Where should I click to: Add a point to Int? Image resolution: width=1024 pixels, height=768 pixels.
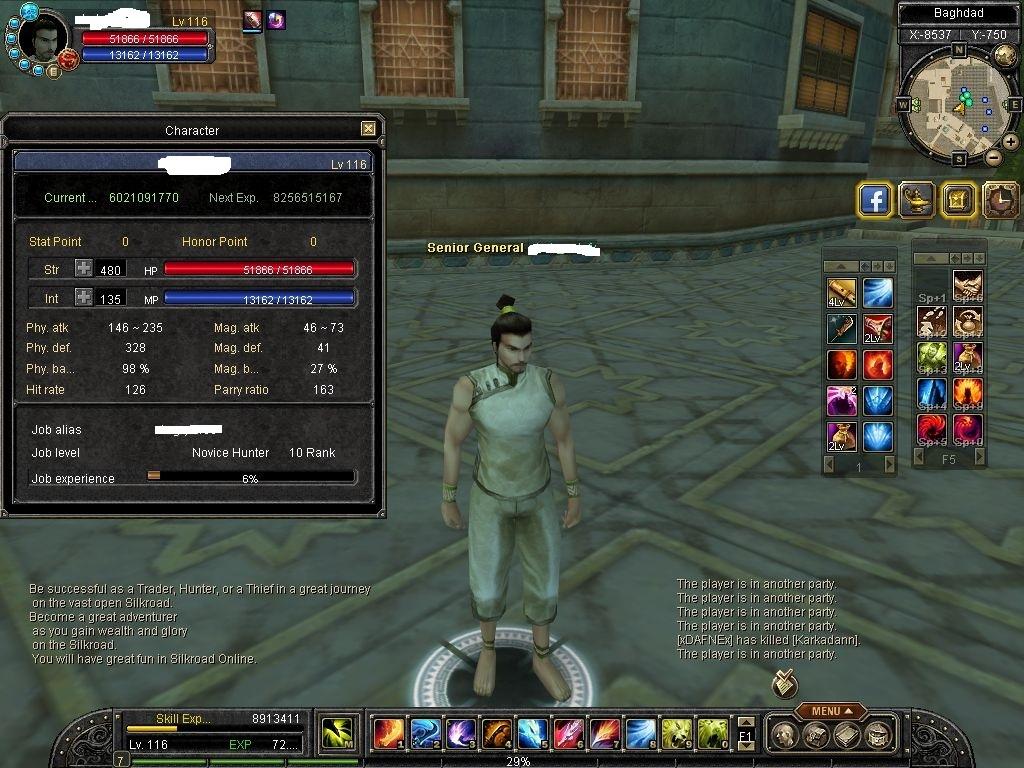(x=84, y=298)
